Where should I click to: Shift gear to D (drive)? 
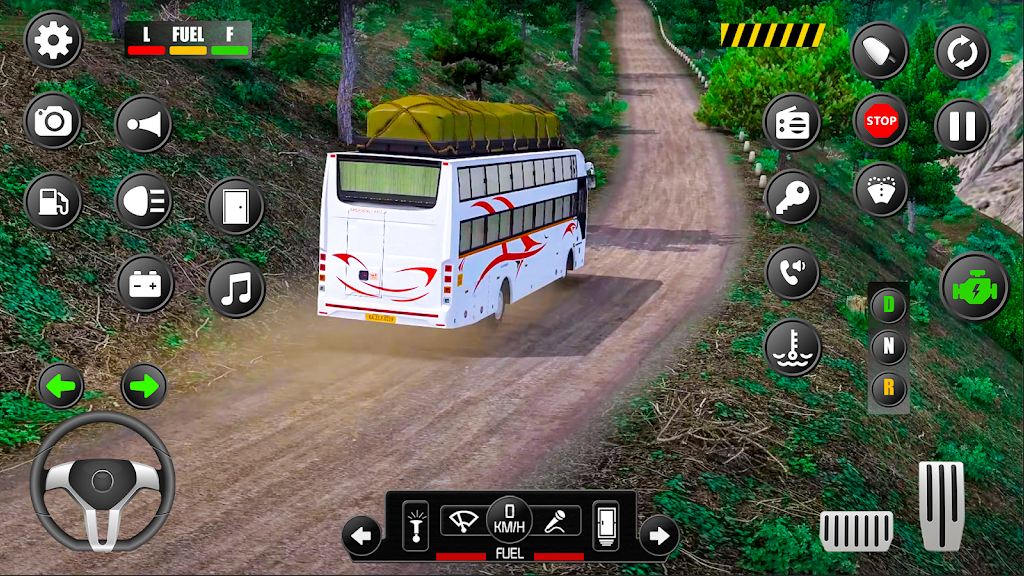click(x=888, y=306)
